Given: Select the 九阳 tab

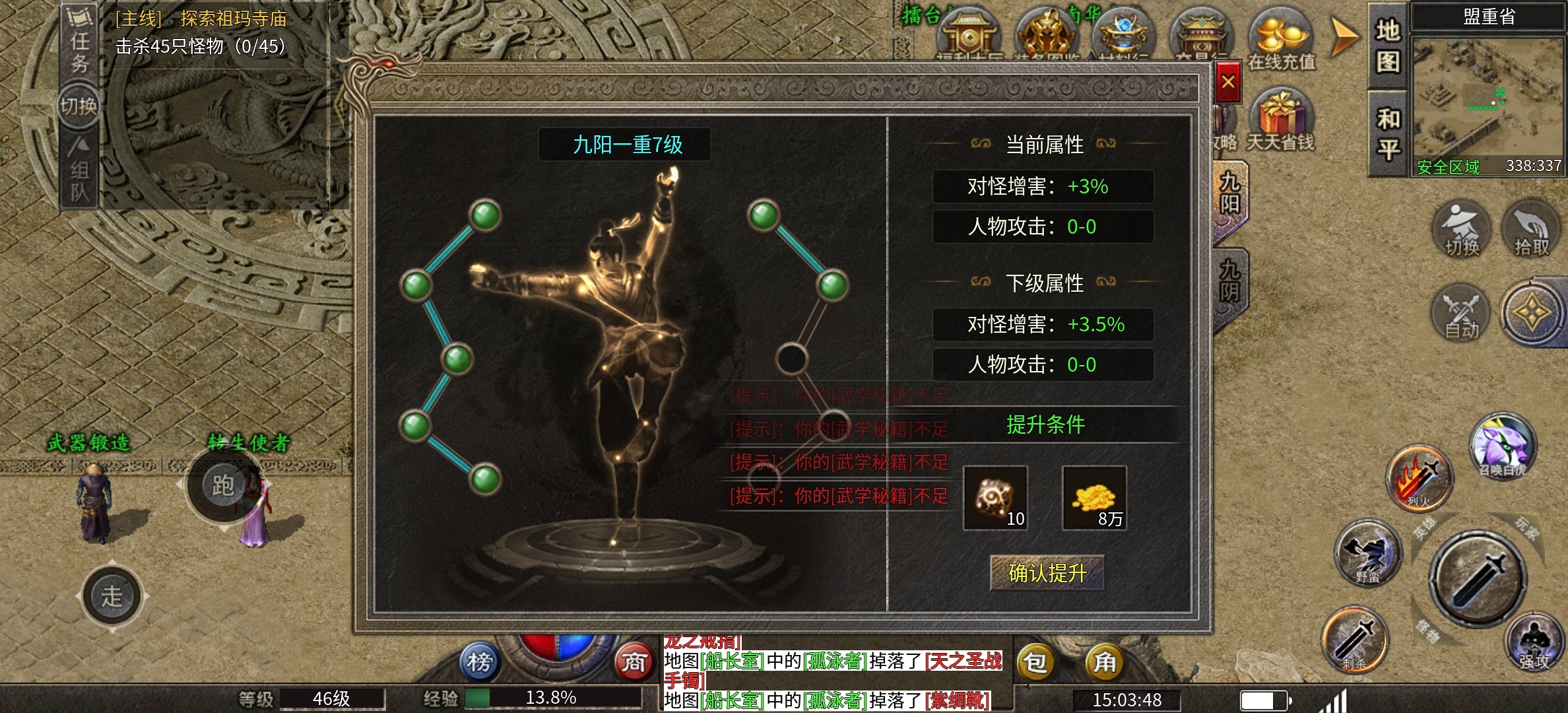Looking at the screenshot, I should pos(1229,193).
